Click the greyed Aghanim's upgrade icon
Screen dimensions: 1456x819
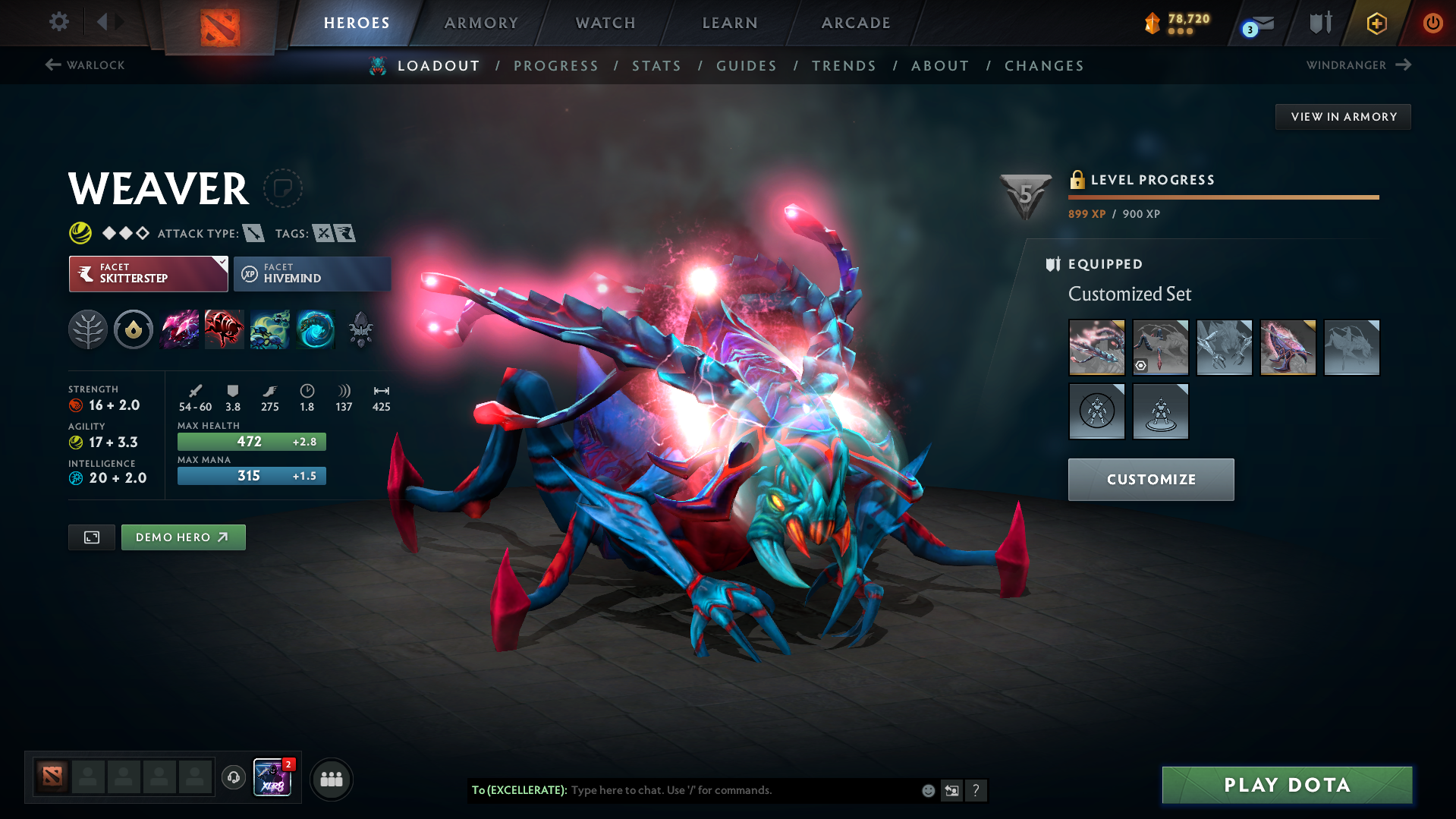361,329
